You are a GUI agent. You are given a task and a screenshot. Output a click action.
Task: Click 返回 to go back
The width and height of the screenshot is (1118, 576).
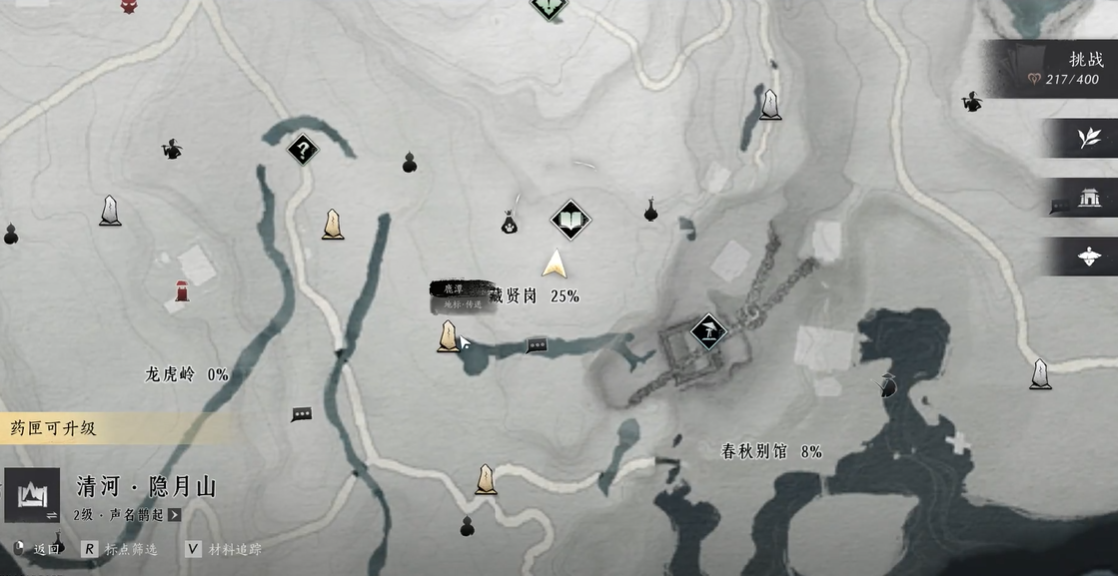click(x=41, y=549)
